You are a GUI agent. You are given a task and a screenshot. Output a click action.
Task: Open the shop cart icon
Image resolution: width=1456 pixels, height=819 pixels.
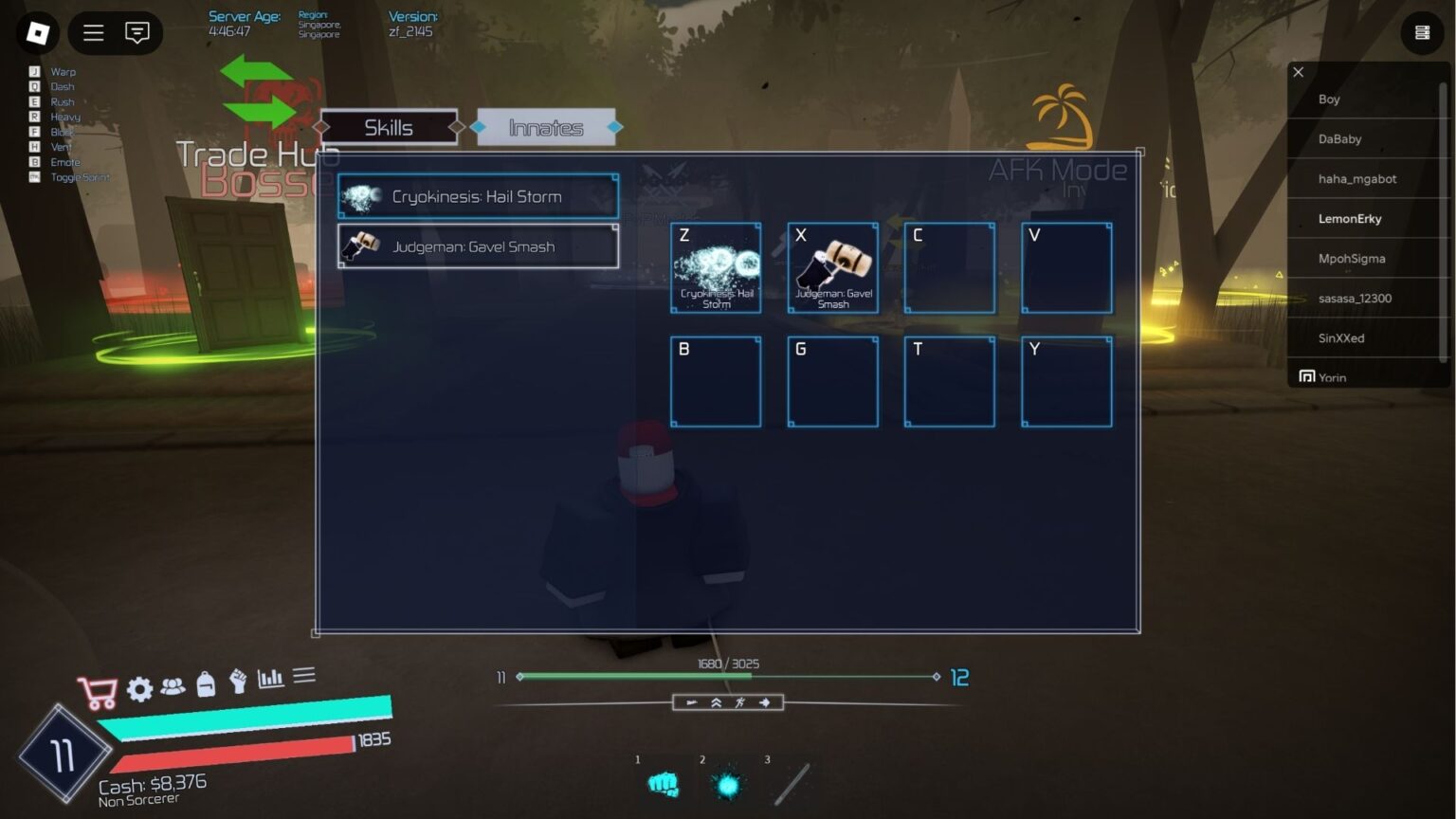(x=100, y=689)
